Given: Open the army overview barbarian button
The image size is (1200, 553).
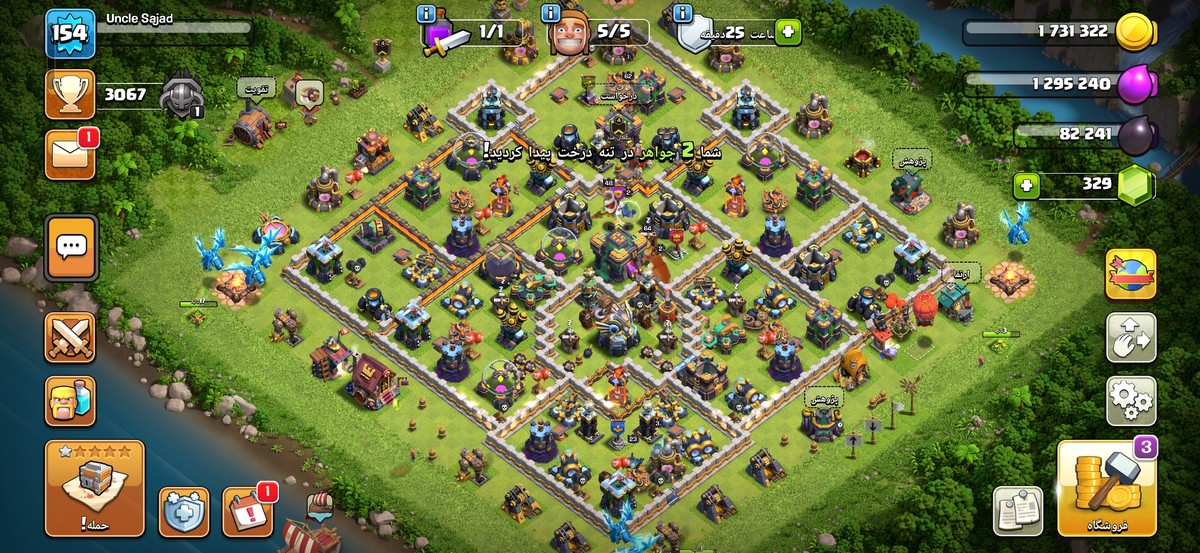Looking at the screenshot, I should tap(70, 402).
